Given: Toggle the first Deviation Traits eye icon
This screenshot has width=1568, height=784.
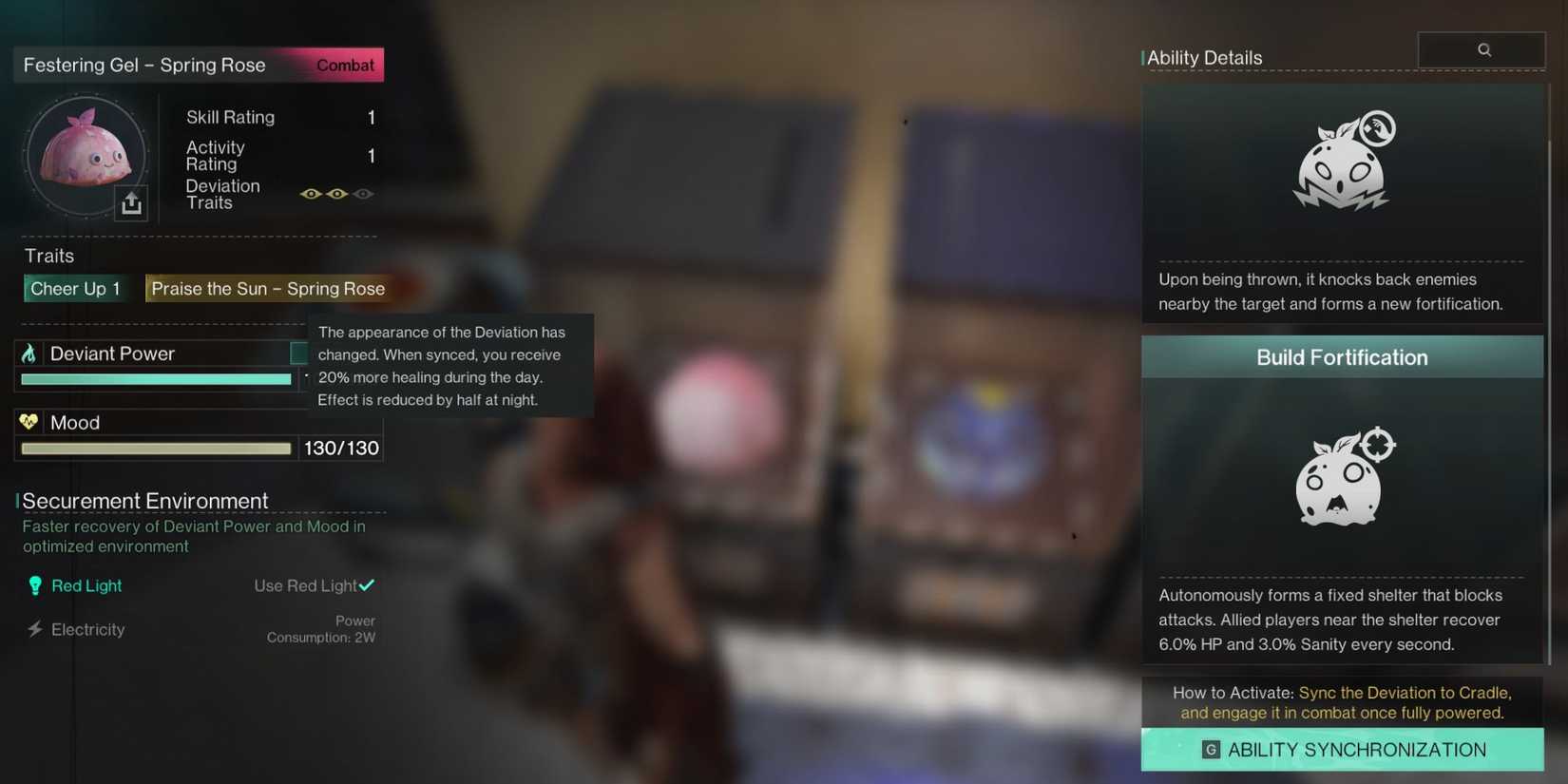Looking at the screenshot, I should pyautogui.click(x=311, y=193).
